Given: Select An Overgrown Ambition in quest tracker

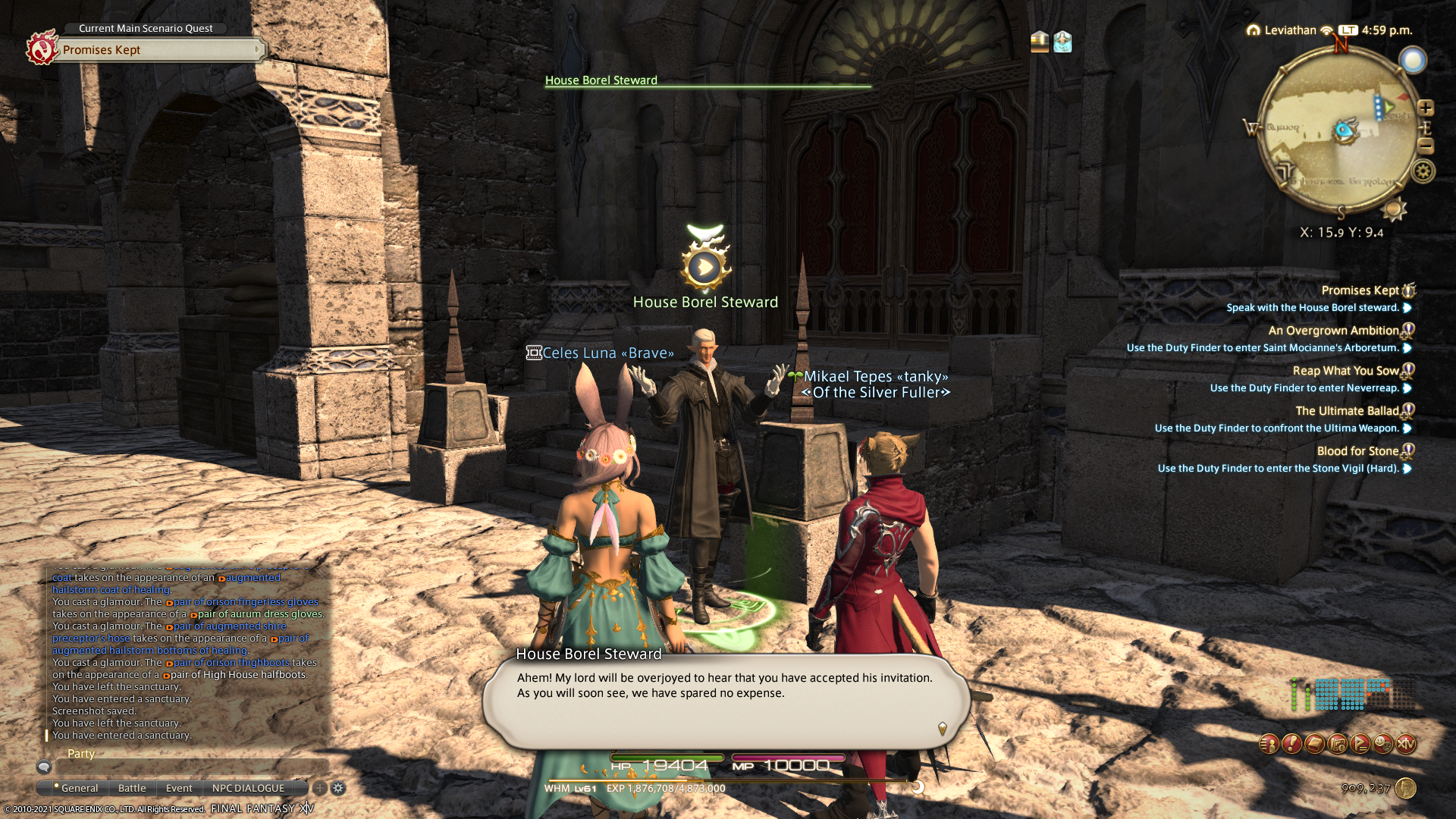Looking at the screenshot, I should pyautogui.click(x=1333, y=331).
